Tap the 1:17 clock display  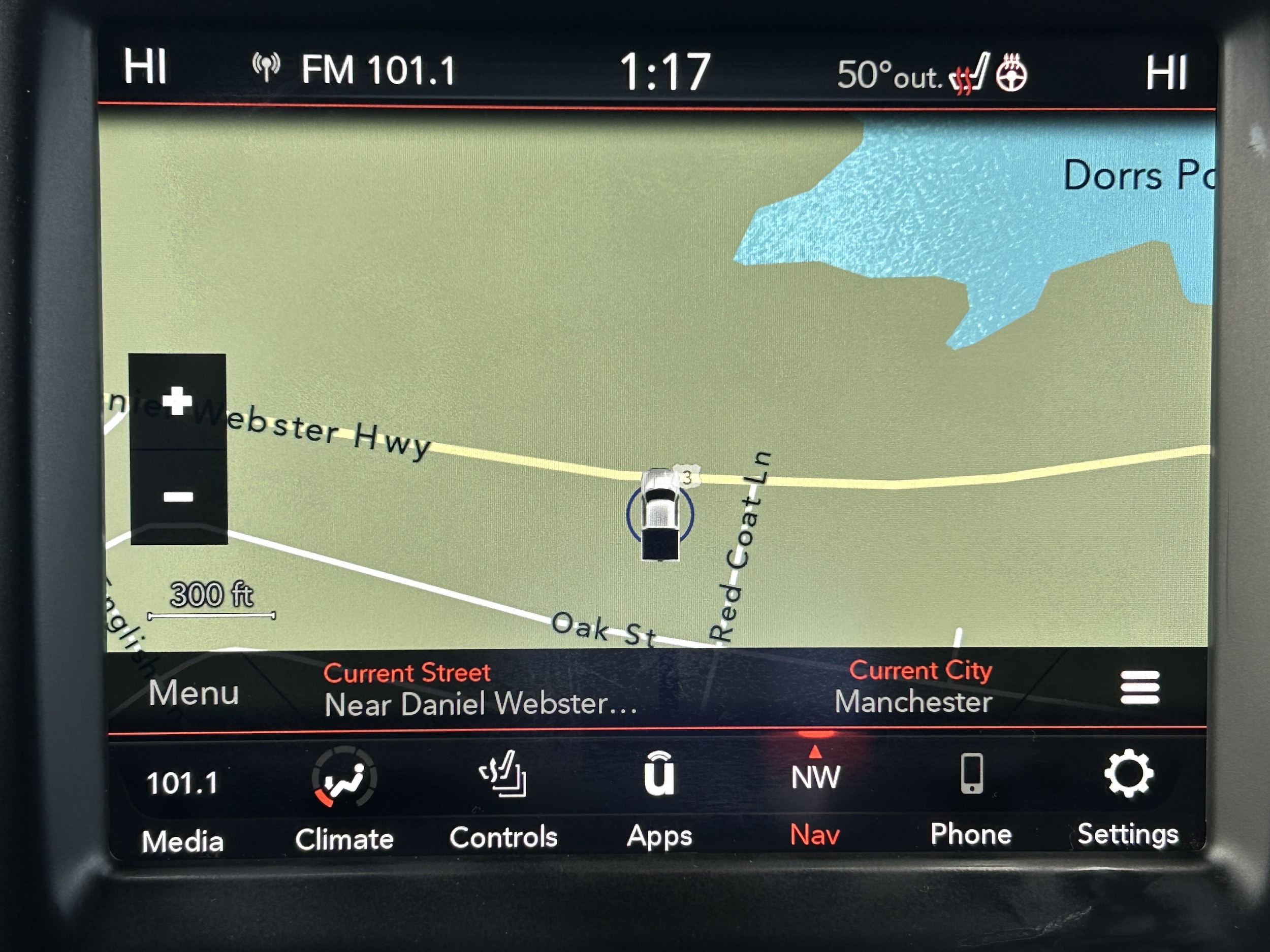pos(665,72)
